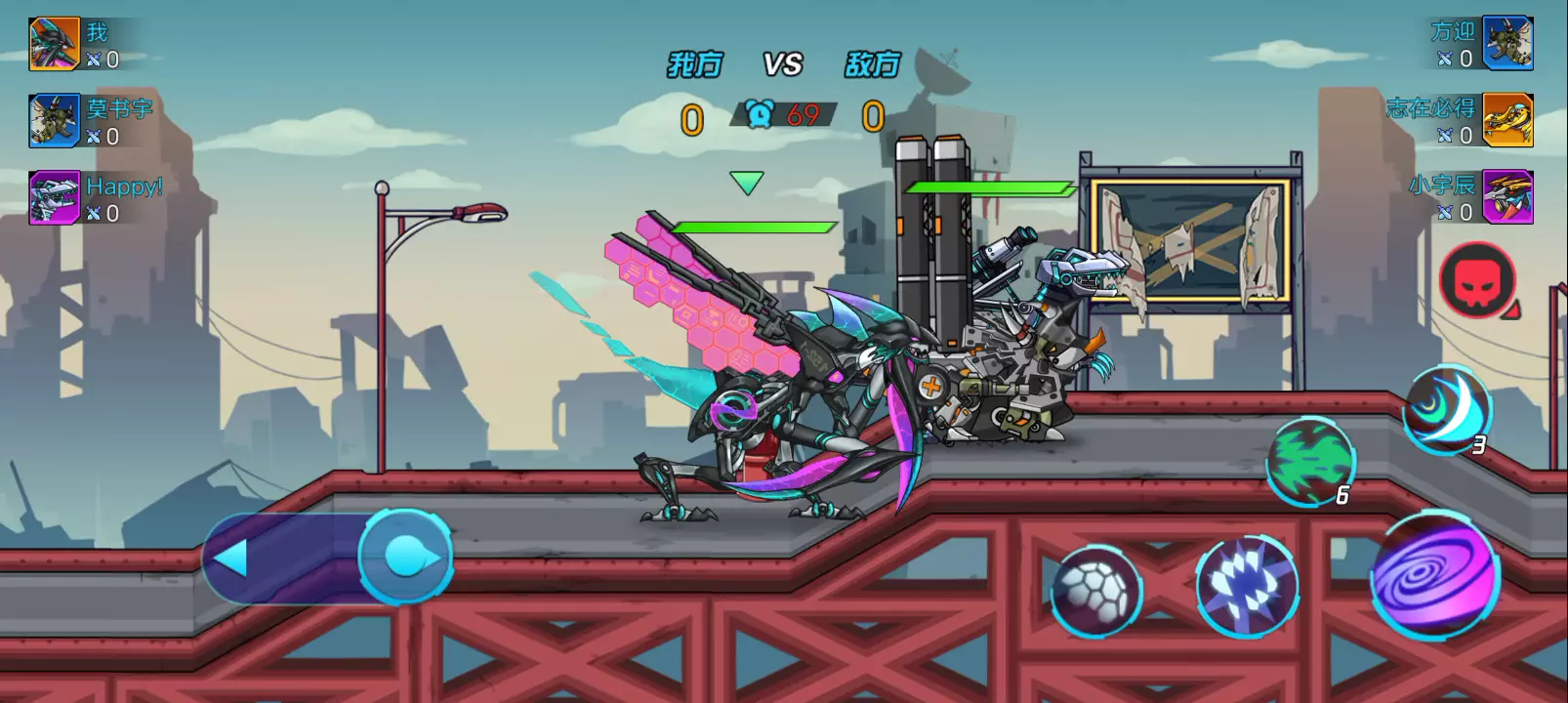Trigger the gray armored ball skill
The height and width of the screenshot is (703, 1568).
coord(1095,590)
